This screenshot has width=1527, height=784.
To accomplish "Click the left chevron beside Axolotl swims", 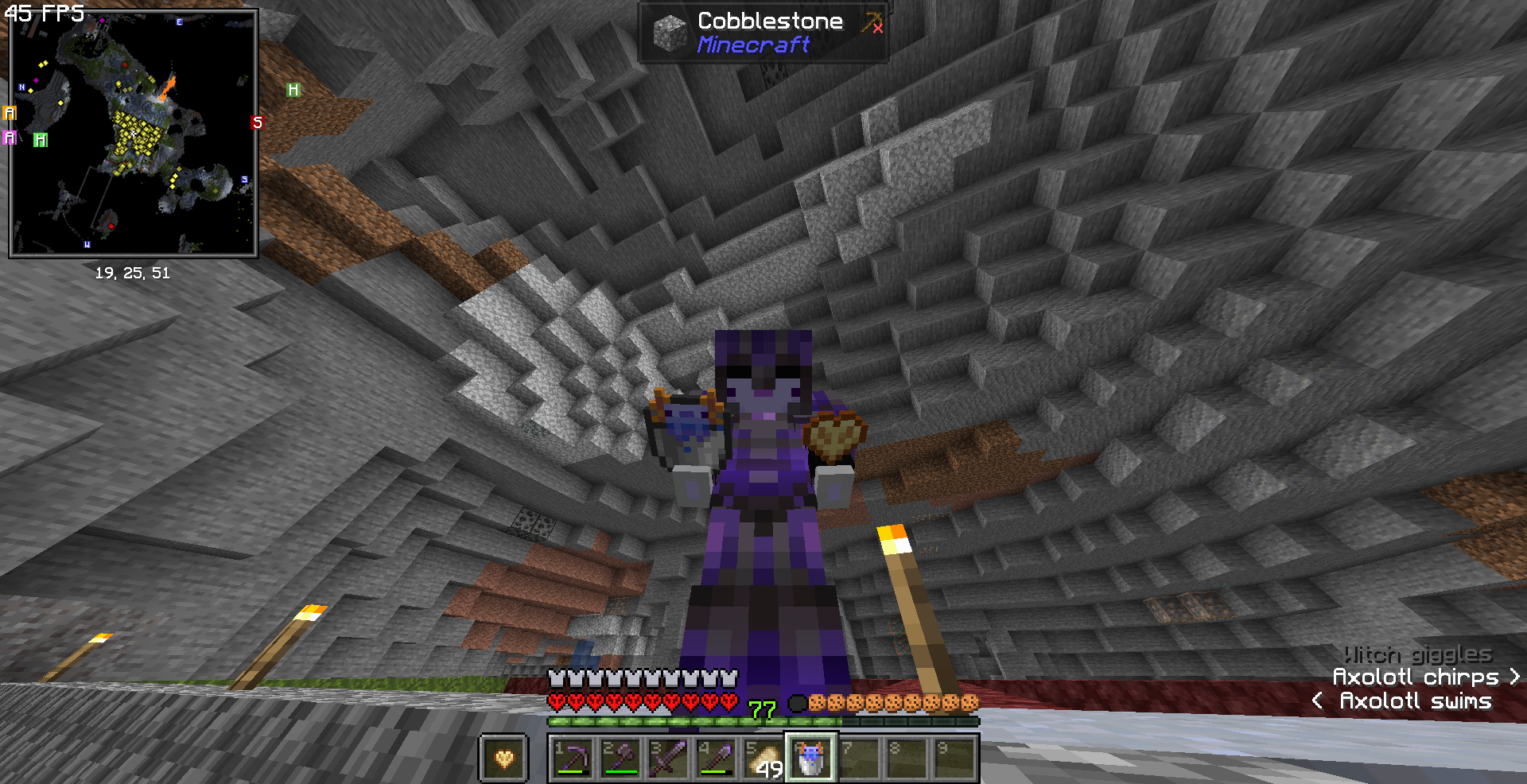I will click(1316, 701).
